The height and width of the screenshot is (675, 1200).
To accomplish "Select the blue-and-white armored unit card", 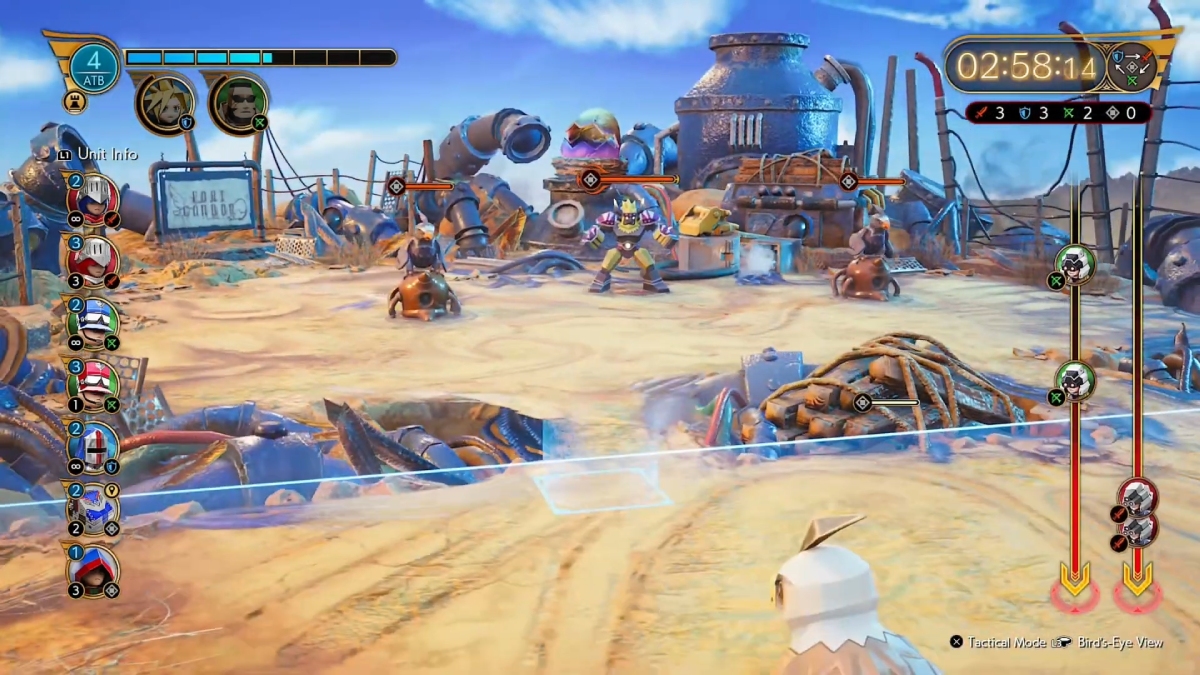I will 93,508.
